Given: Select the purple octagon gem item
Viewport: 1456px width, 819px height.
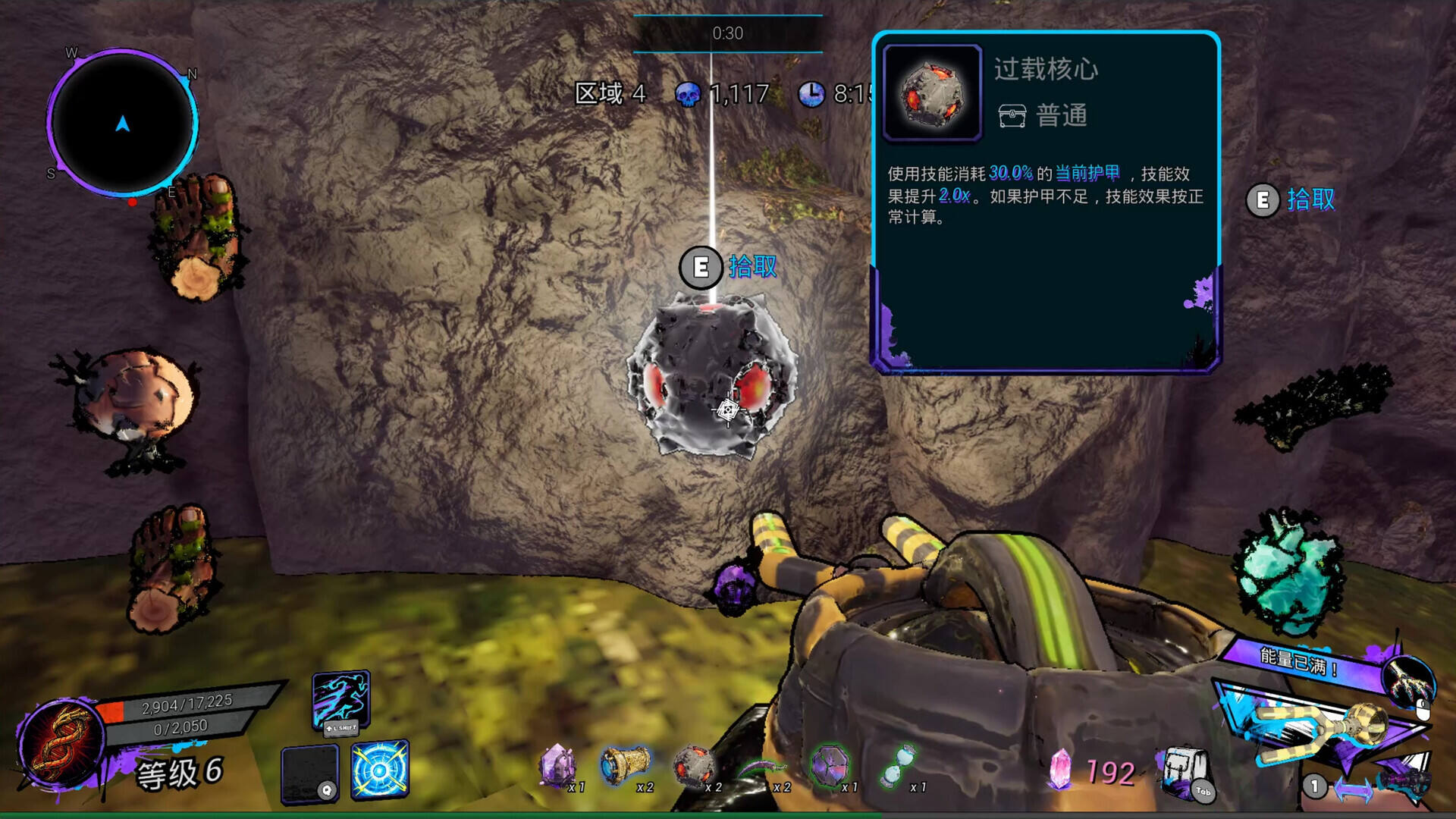Looking at the screenshot, I should pos(830,764).
